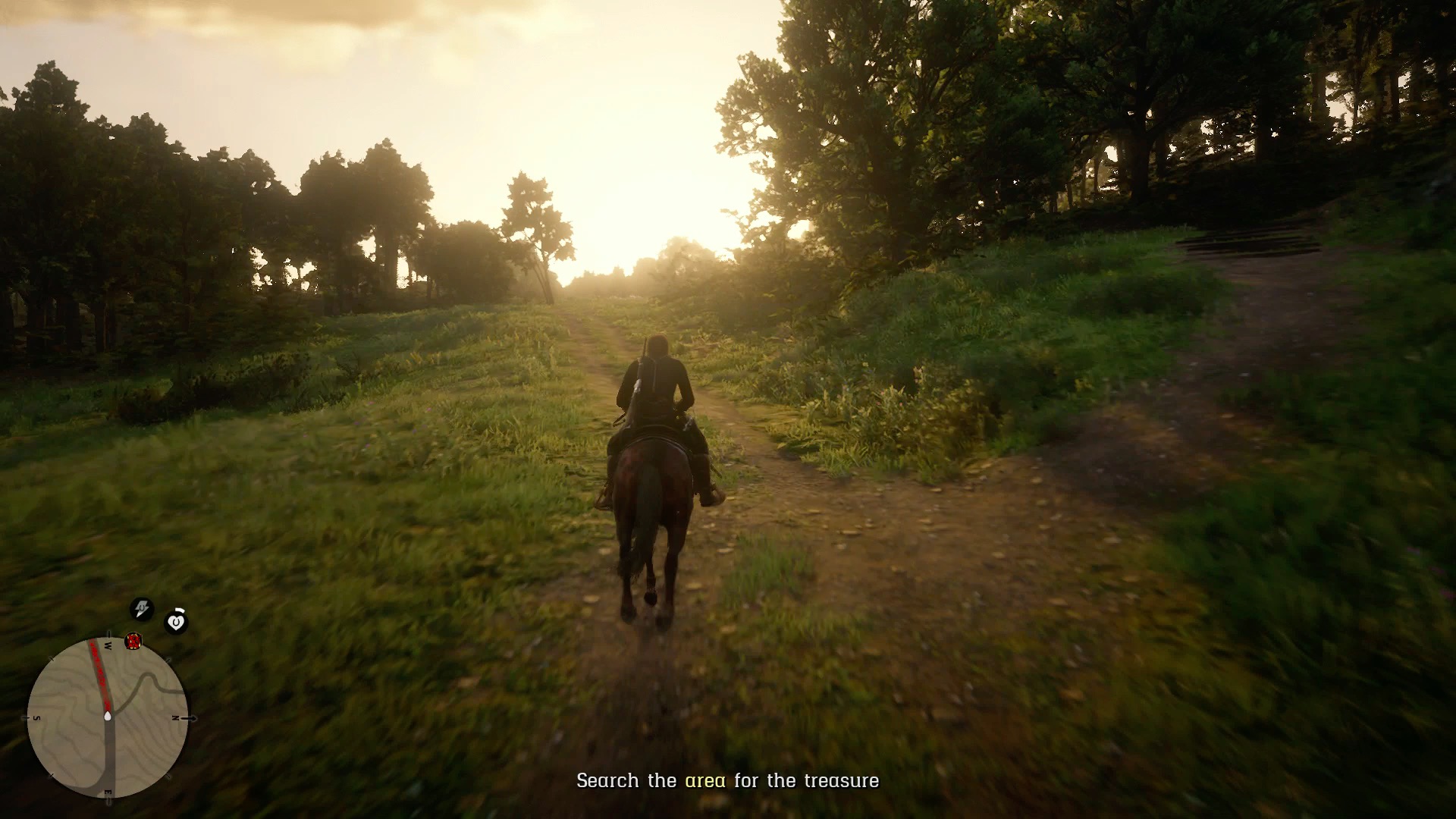1456x819 pixels.
Task: Click the red marker on the minimap edge
Action: click(x=133, y=642)
